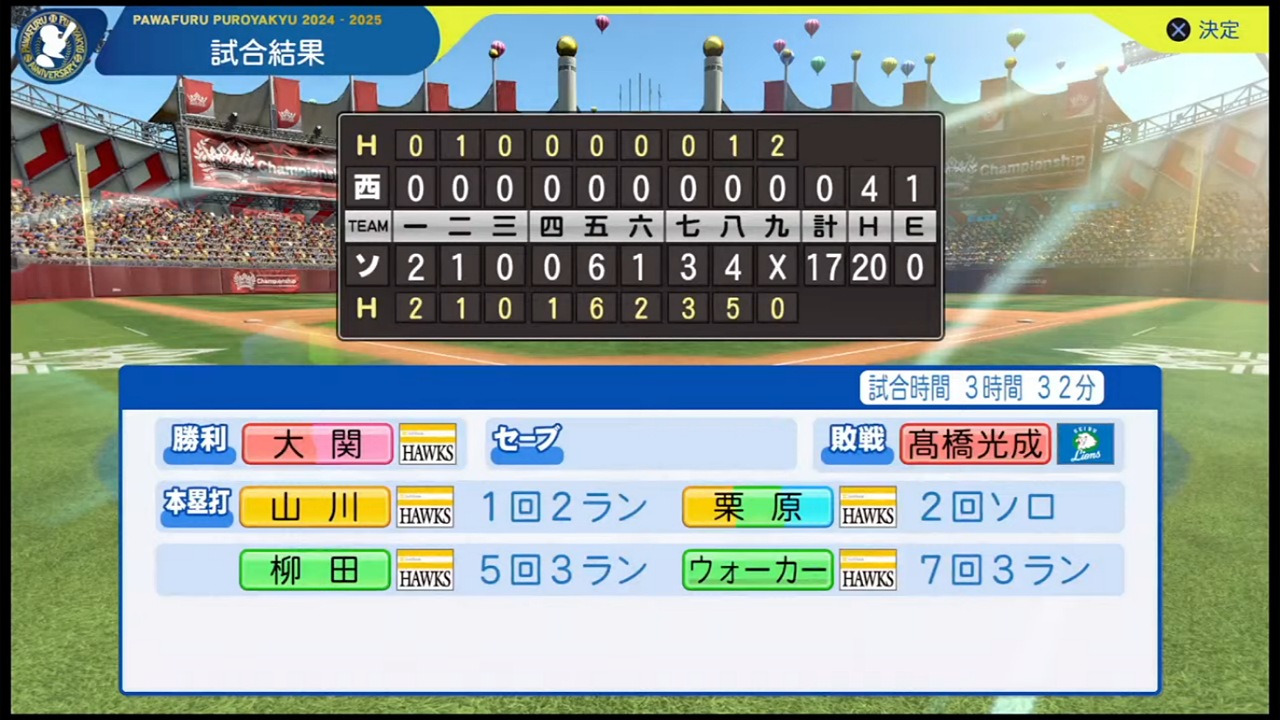Click 柳田 five-inning three-run entry
The image size is (1280, 720).
[314, 570]
